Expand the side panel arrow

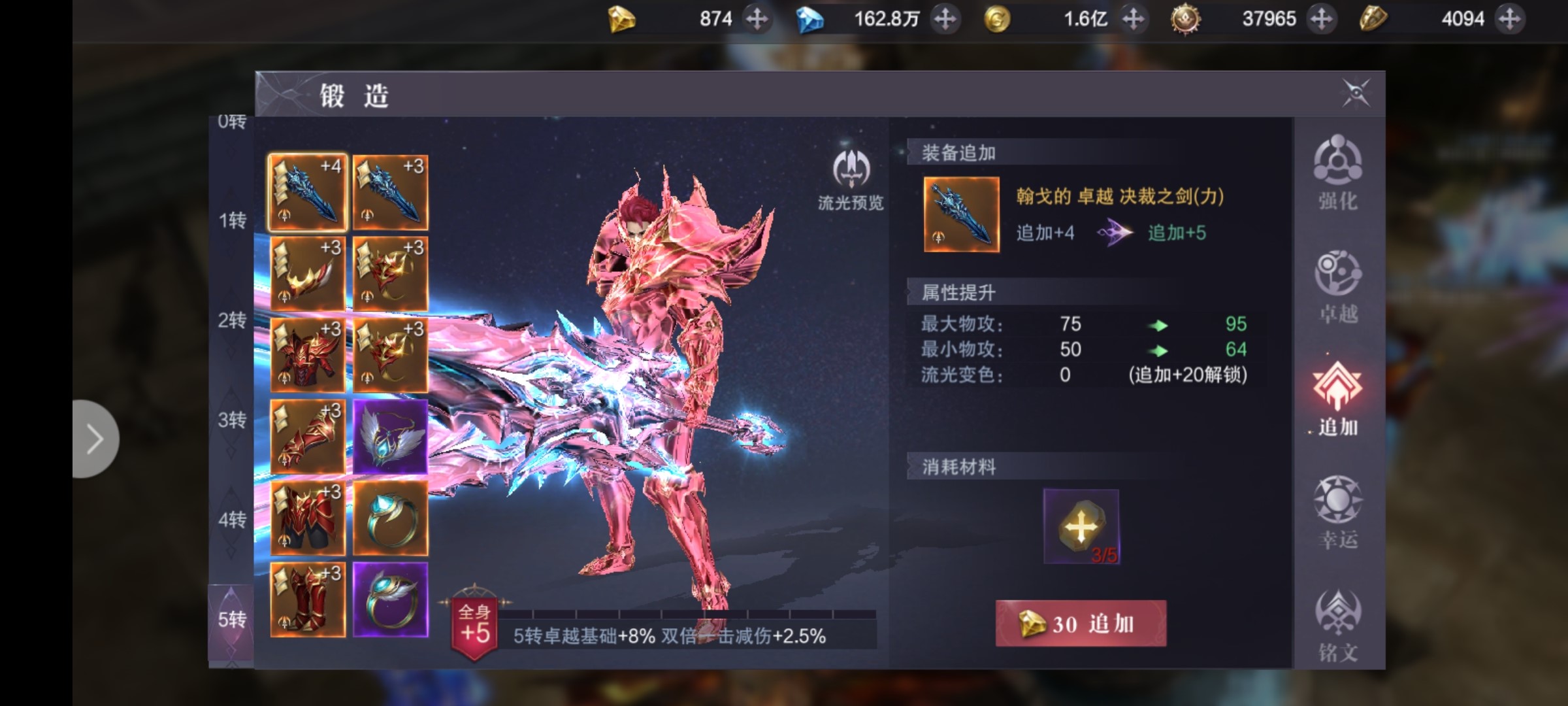click(x=95, y=439)
